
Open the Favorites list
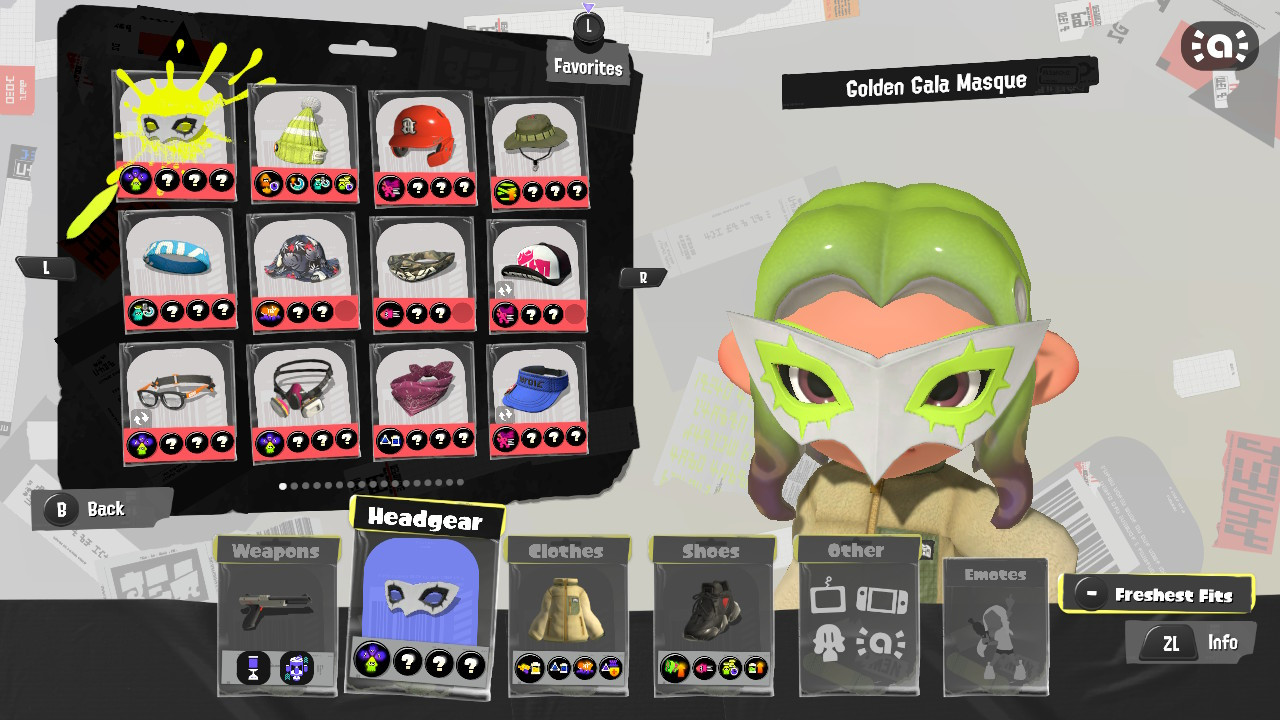(x=588, y=68)
